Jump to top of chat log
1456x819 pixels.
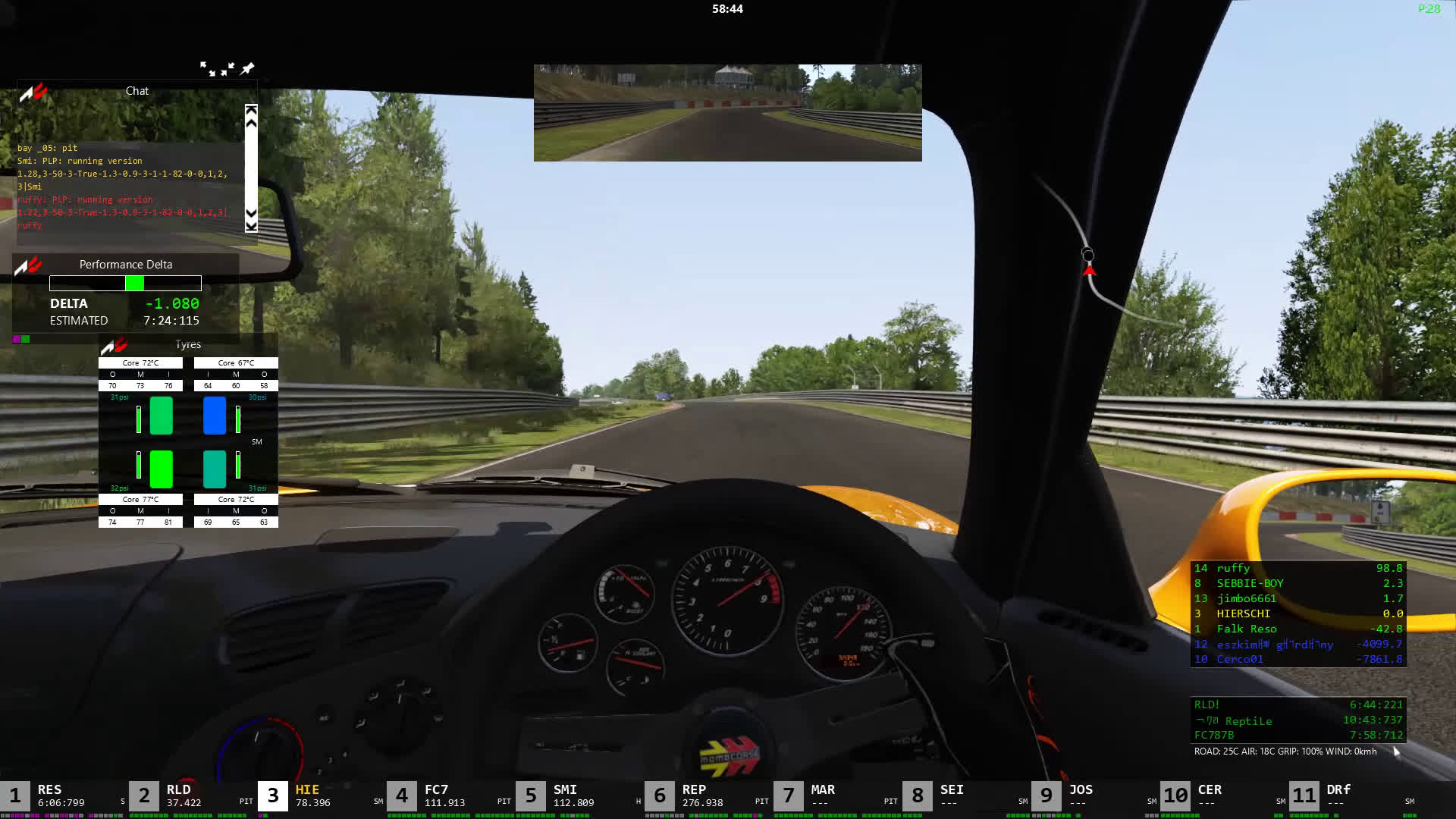251,111
